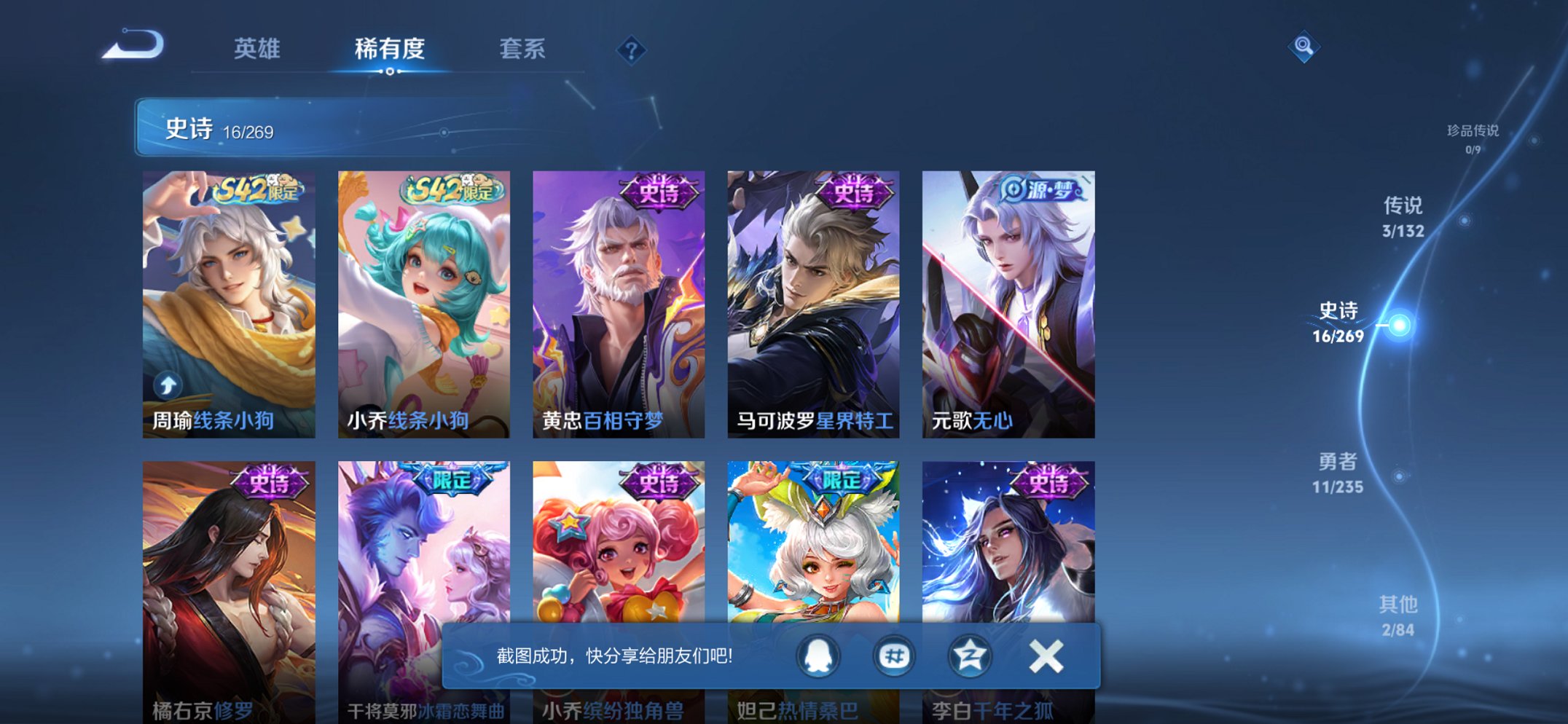Switch to the 英雄 tab

257,50
